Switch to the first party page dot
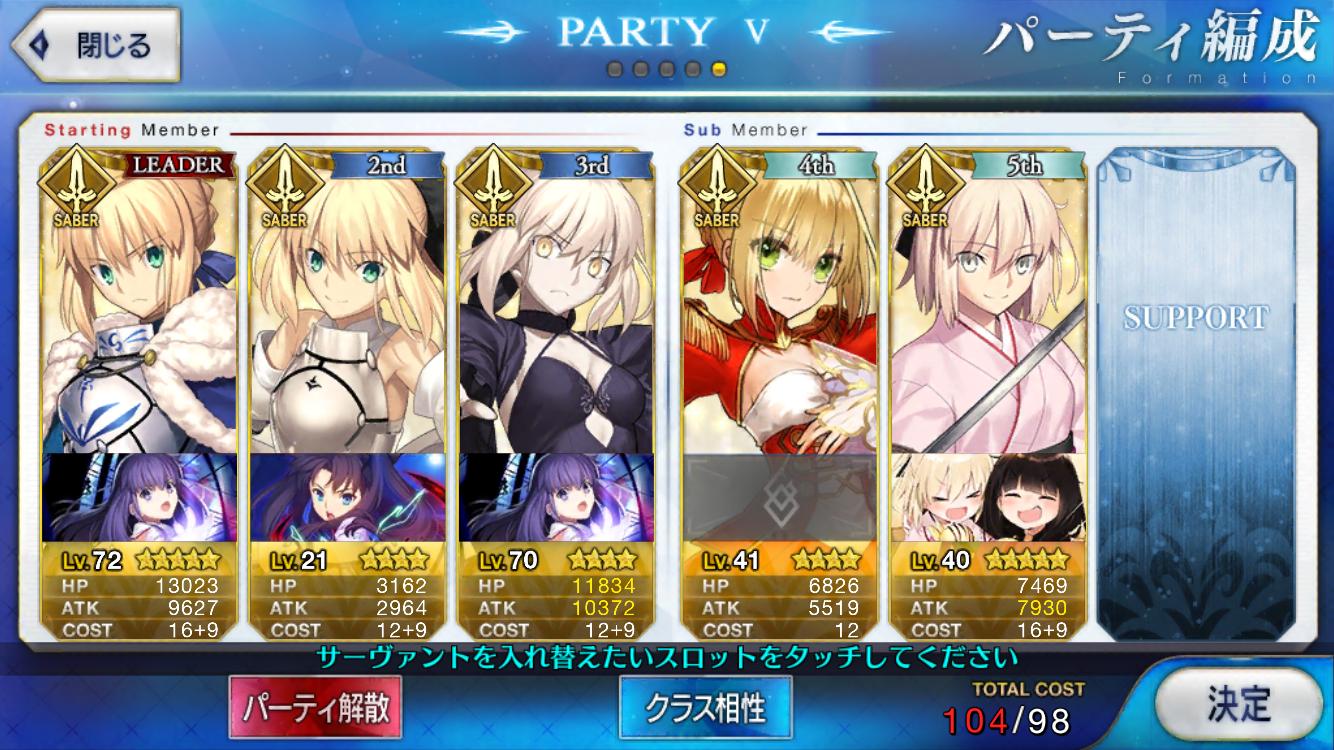 click(x=615, y=70)
